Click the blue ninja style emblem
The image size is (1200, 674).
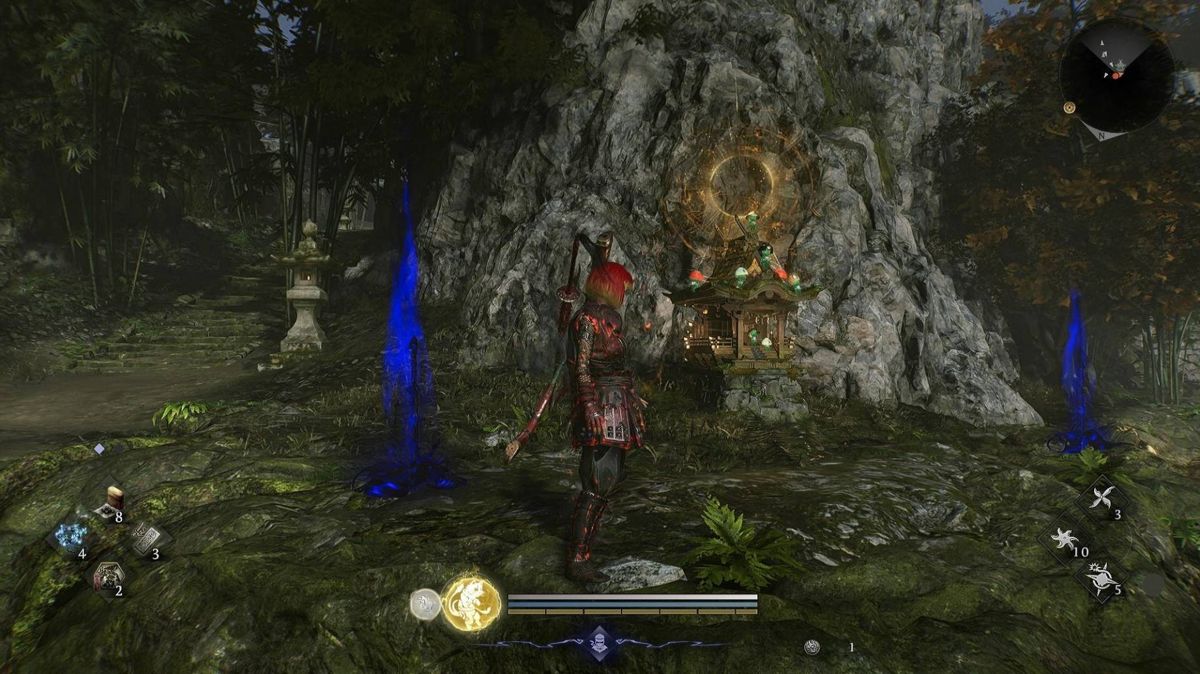[x=599, y=643]
